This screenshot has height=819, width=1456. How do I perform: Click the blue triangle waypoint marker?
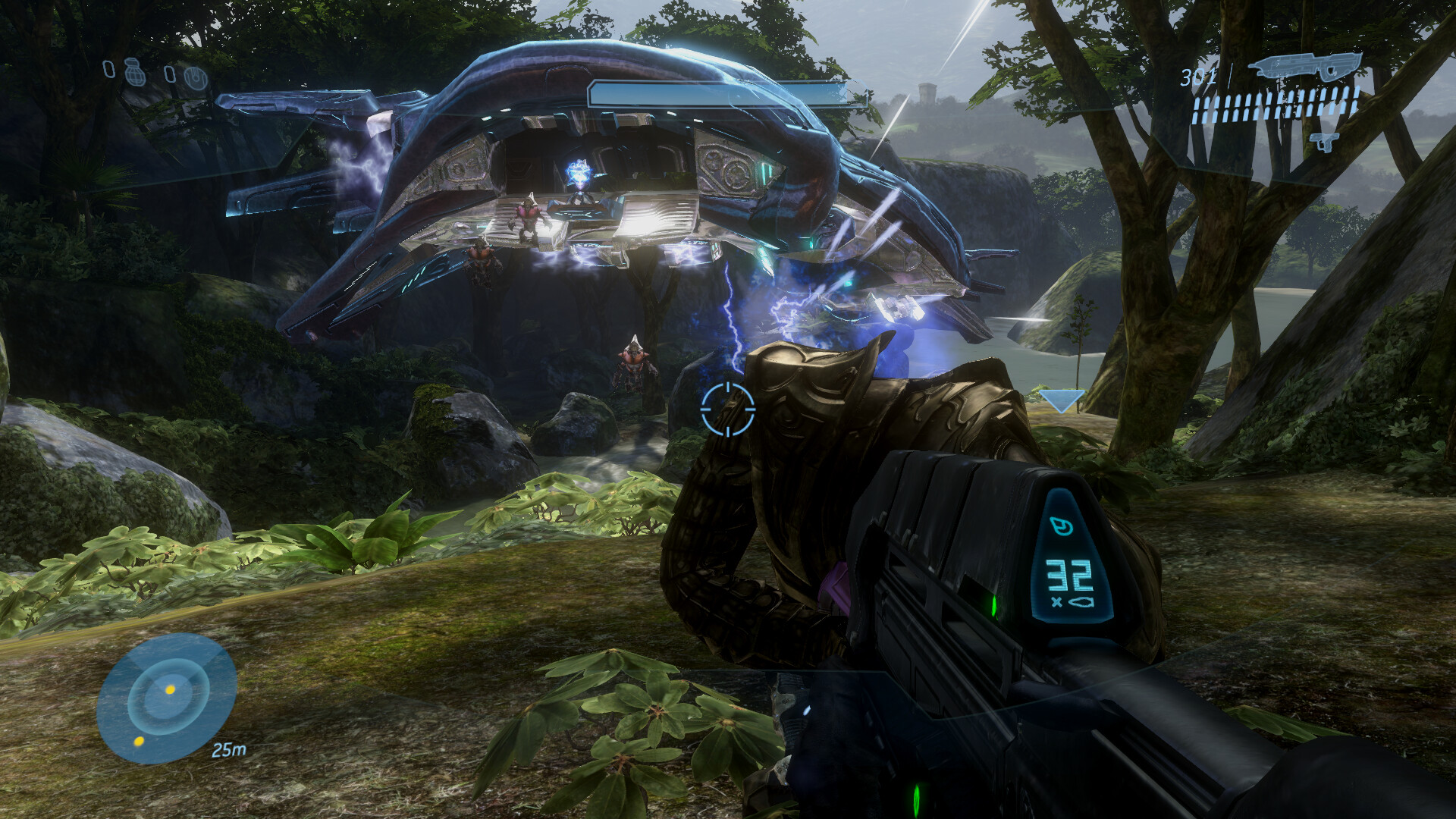(1061, 400)
